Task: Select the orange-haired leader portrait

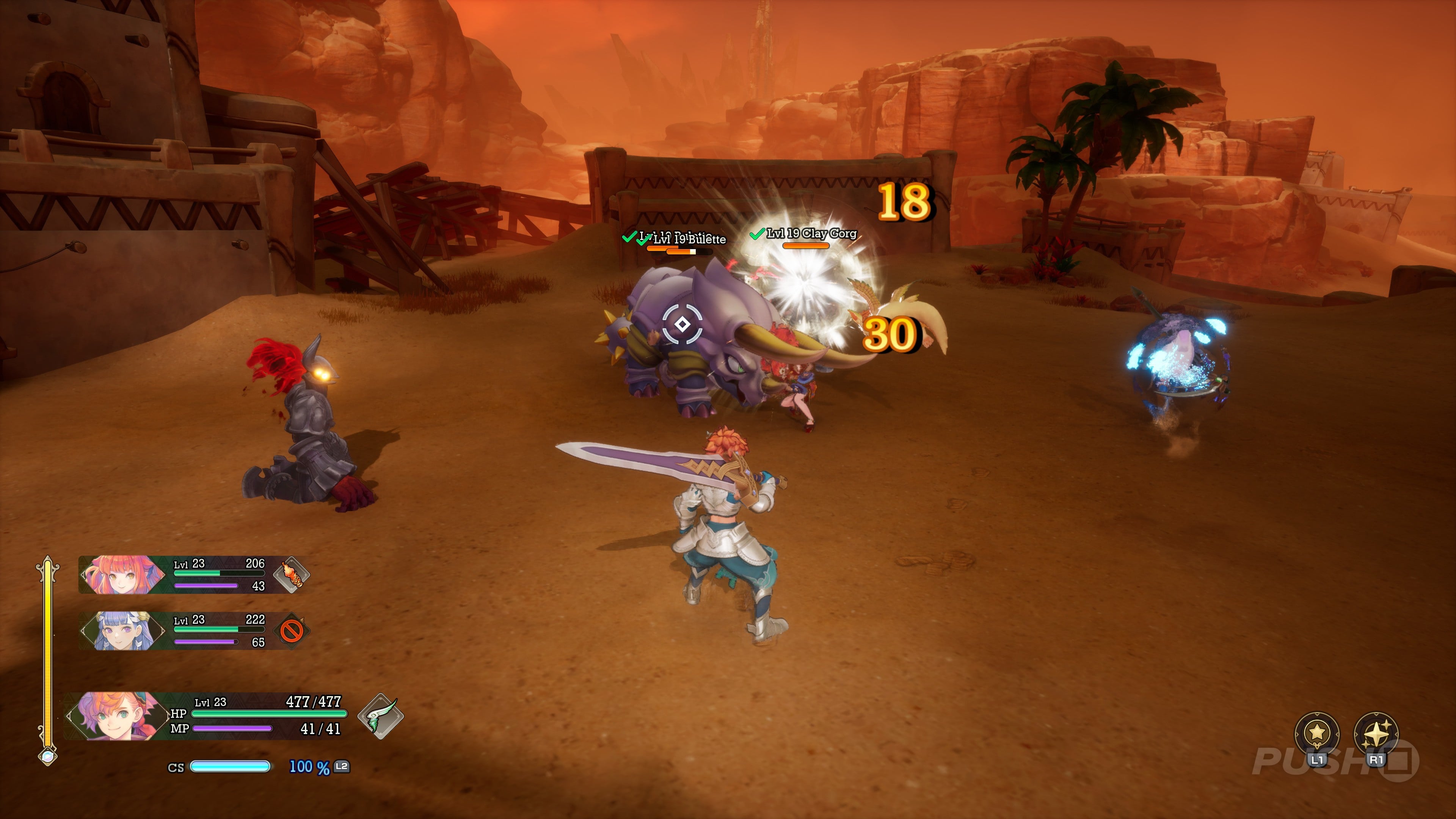Action: 116,716
